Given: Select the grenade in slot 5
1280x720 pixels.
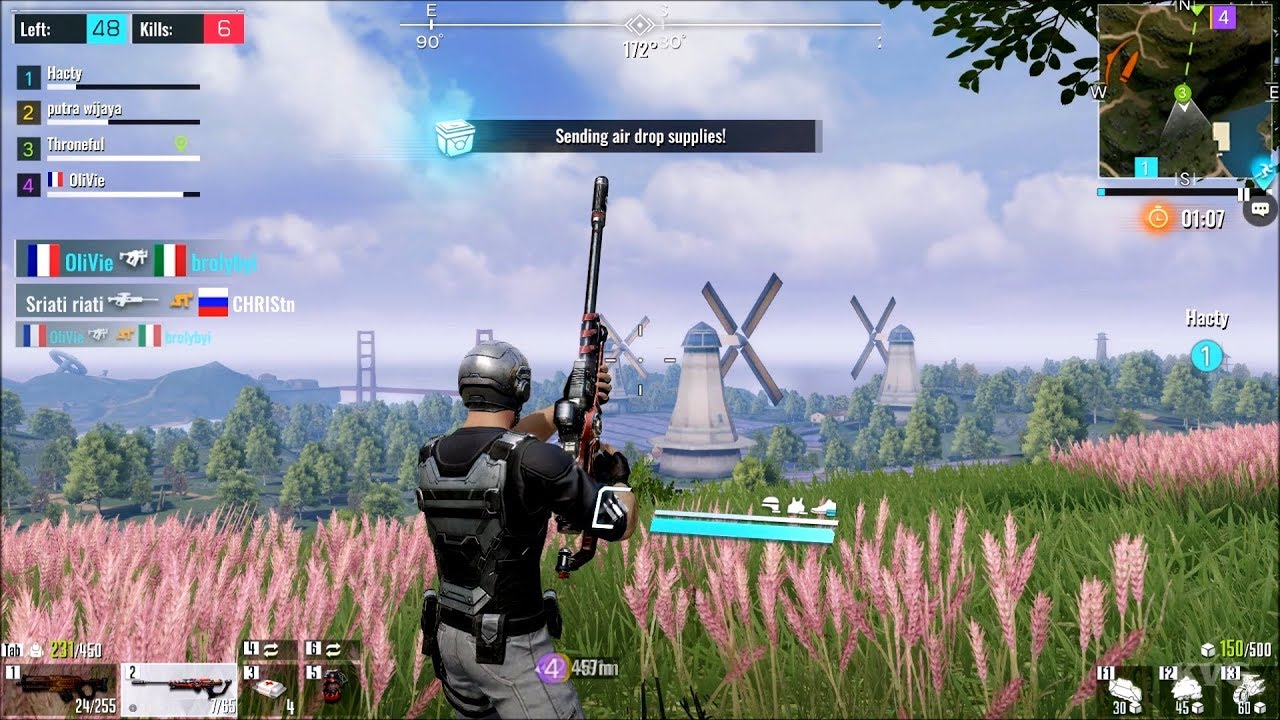Looking at the screenshot, I should click(332, 690).
